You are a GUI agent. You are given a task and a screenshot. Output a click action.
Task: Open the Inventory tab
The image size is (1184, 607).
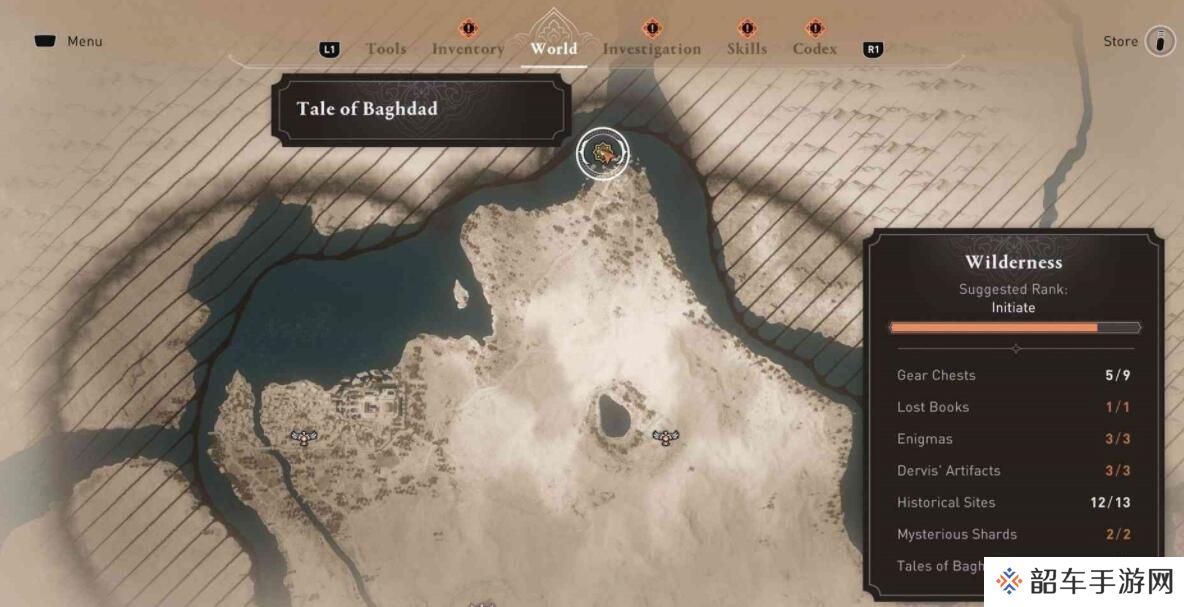tap(468, 49)
